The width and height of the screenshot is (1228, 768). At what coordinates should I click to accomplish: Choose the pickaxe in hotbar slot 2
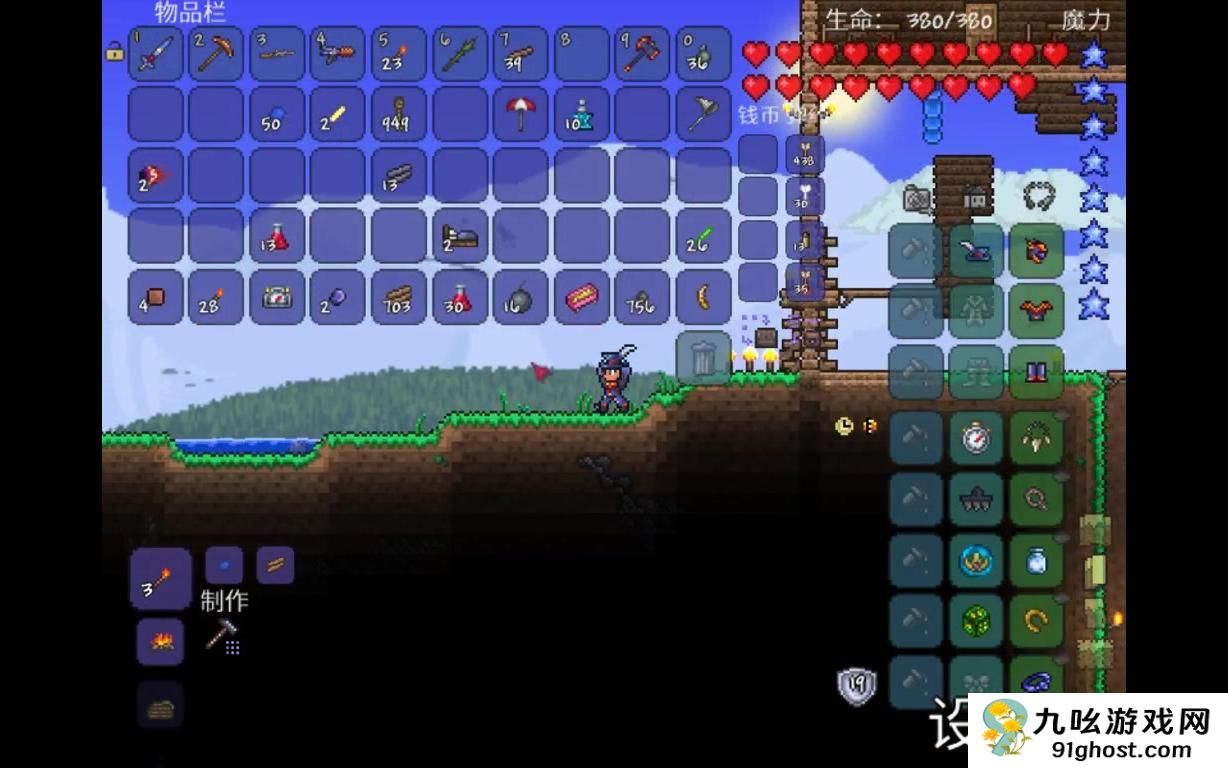pos(216,54)
